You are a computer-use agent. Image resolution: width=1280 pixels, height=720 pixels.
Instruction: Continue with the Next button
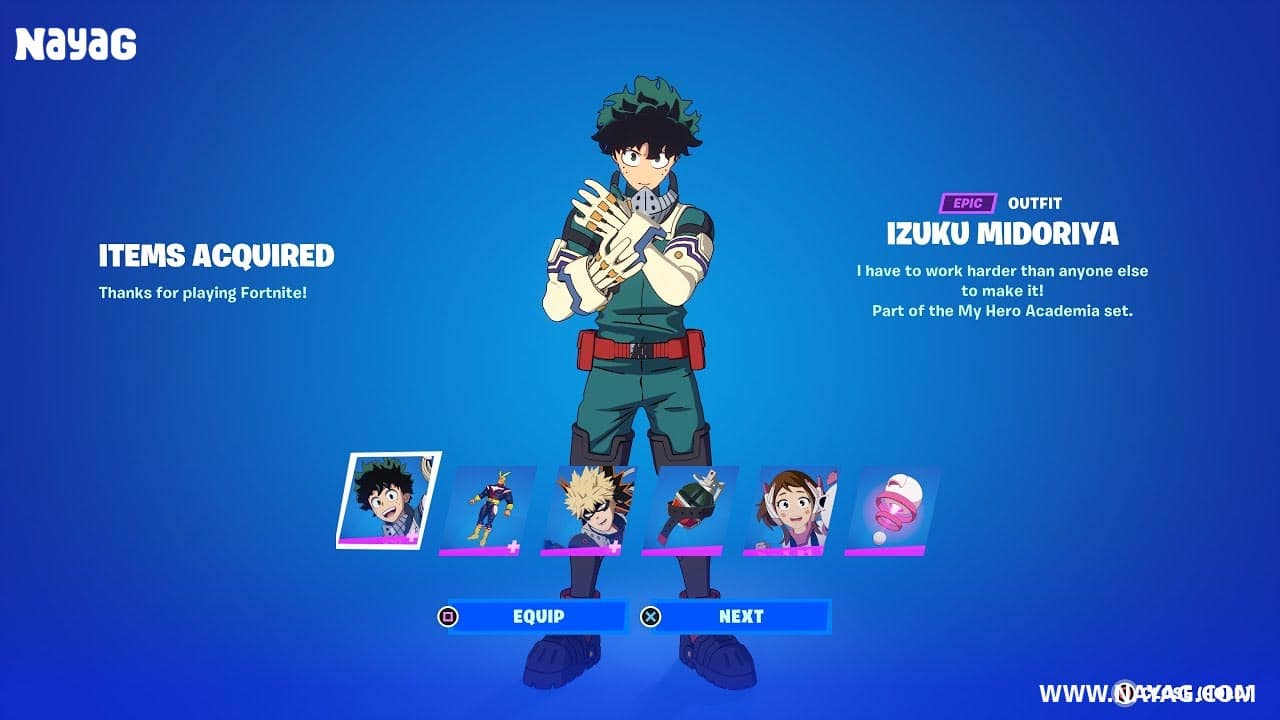pos(741,616)
